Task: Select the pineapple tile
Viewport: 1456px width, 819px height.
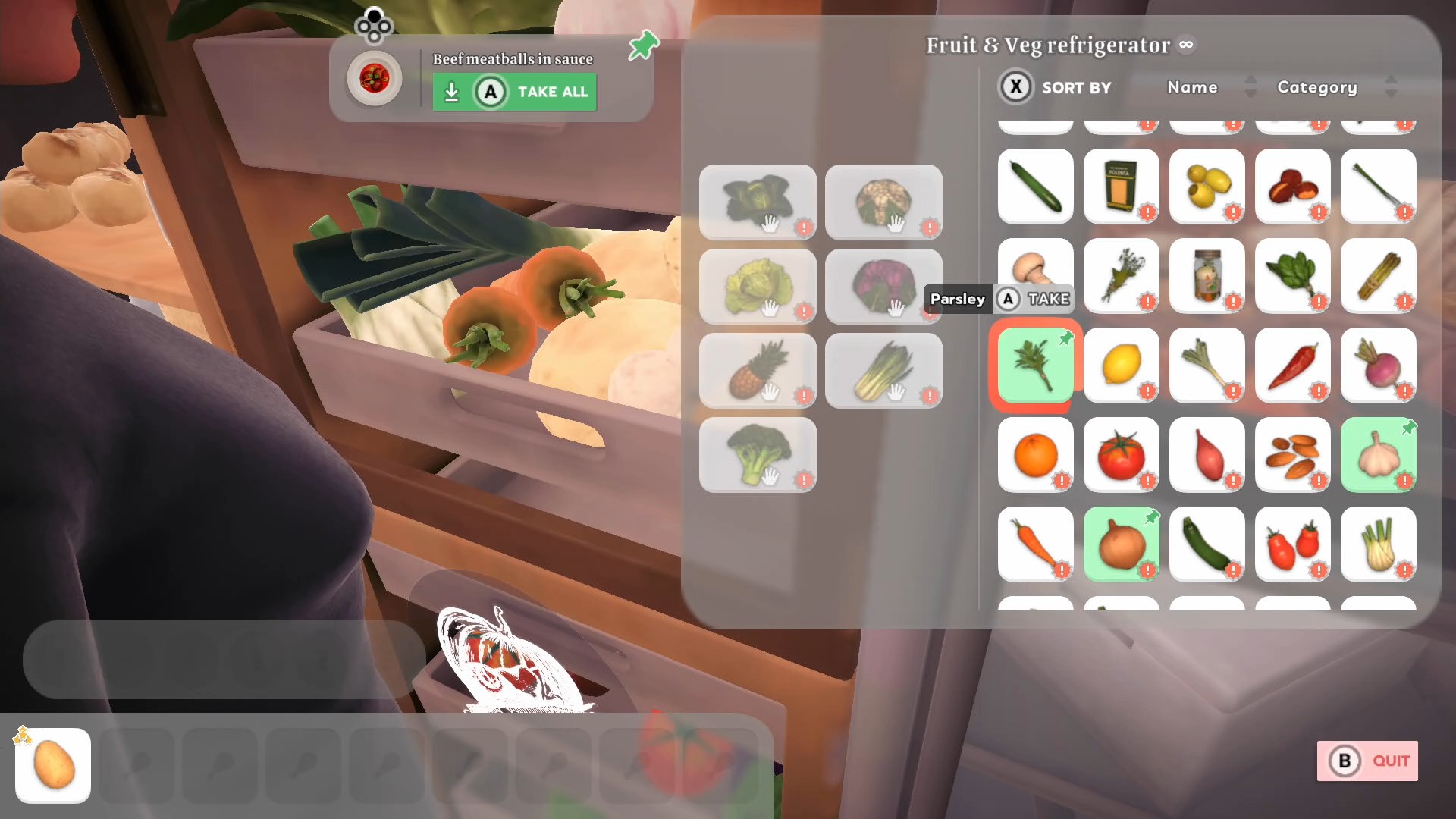Action: [758, 371]
